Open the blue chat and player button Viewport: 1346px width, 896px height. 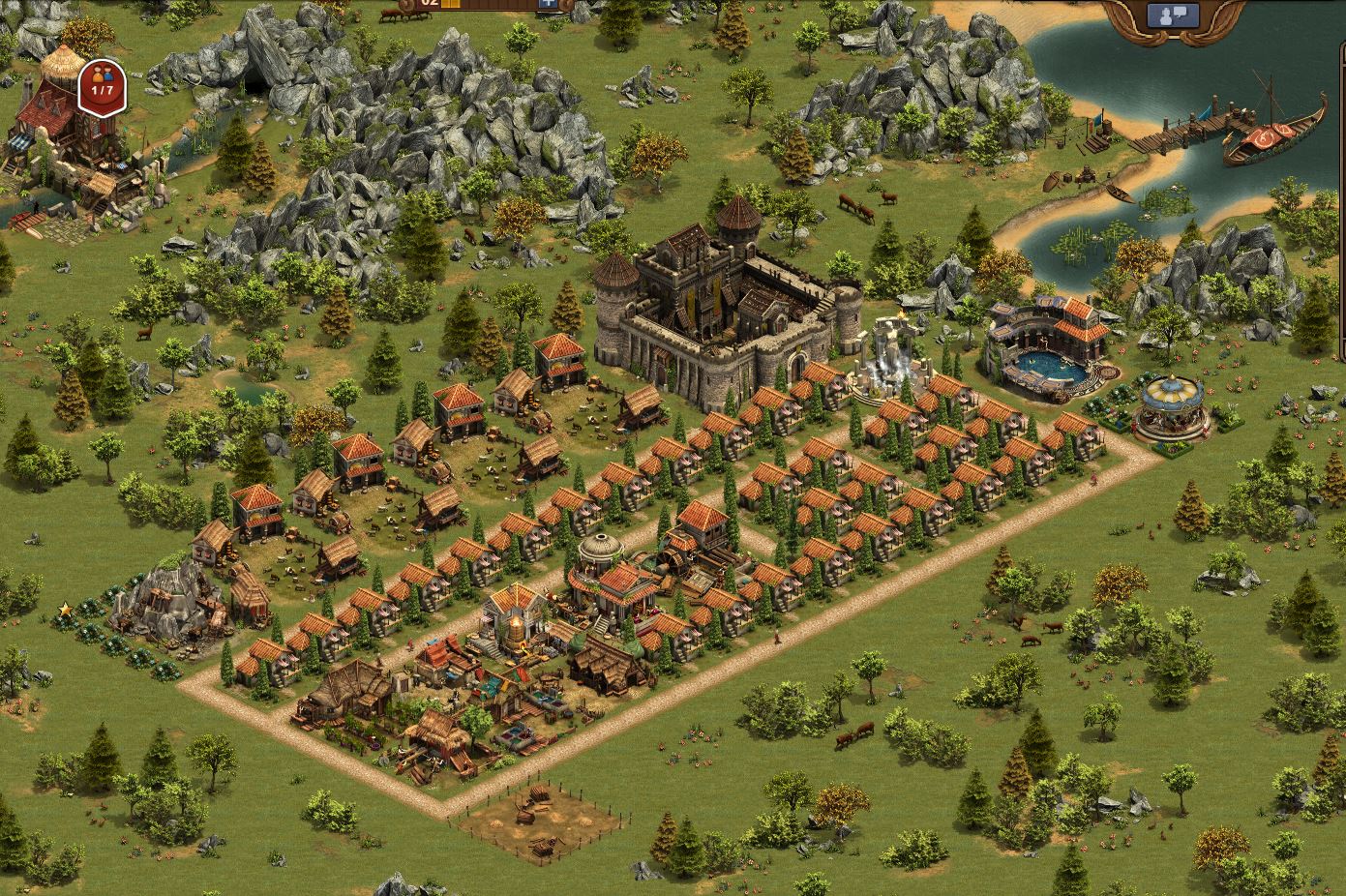click(x=1173, y=15)
